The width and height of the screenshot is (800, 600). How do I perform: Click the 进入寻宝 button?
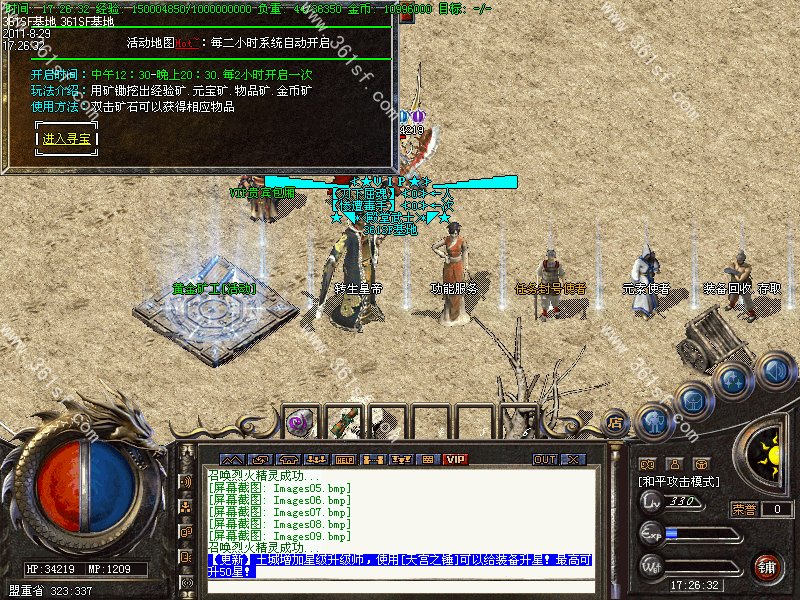[68, 139]
